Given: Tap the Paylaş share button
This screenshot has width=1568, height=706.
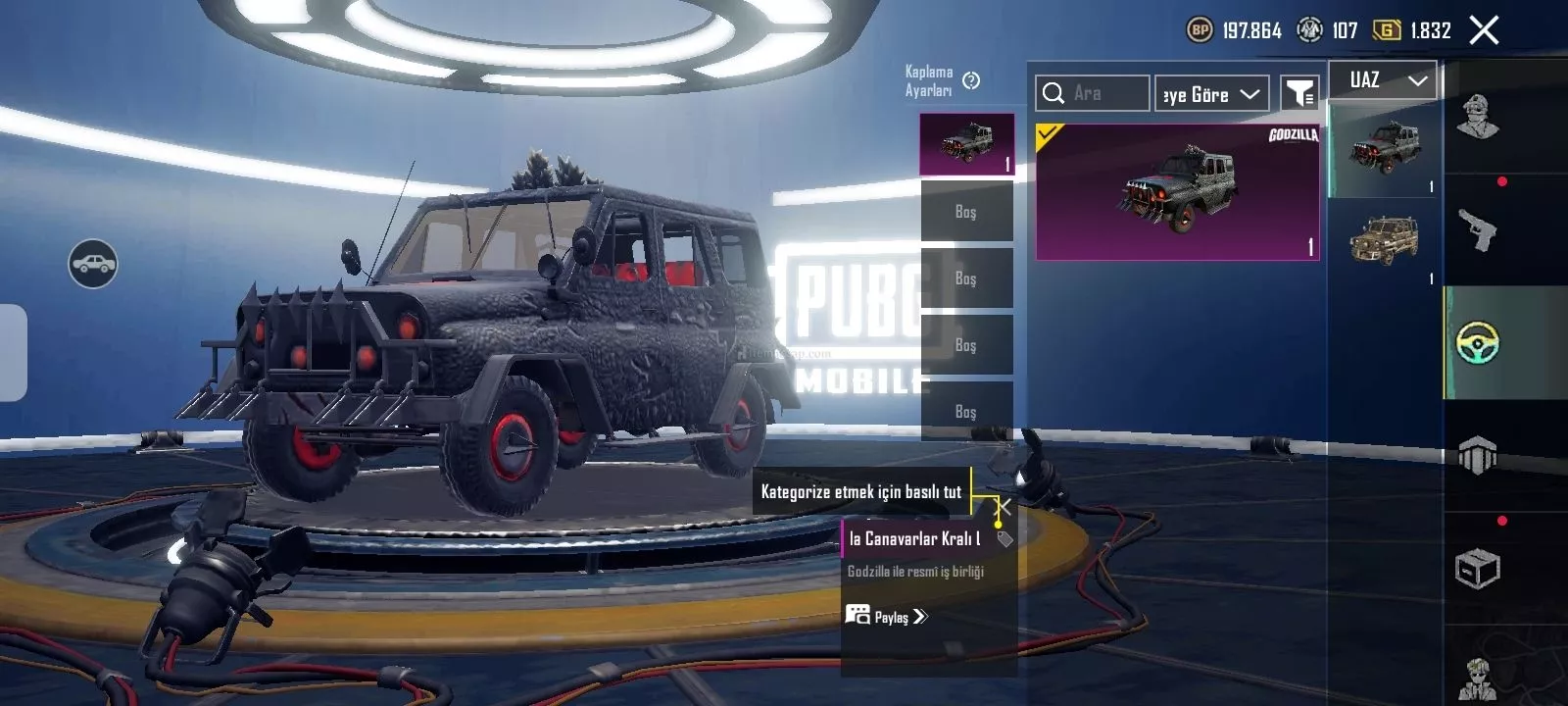Looking at the screenshot, I should tap(886, 617).
